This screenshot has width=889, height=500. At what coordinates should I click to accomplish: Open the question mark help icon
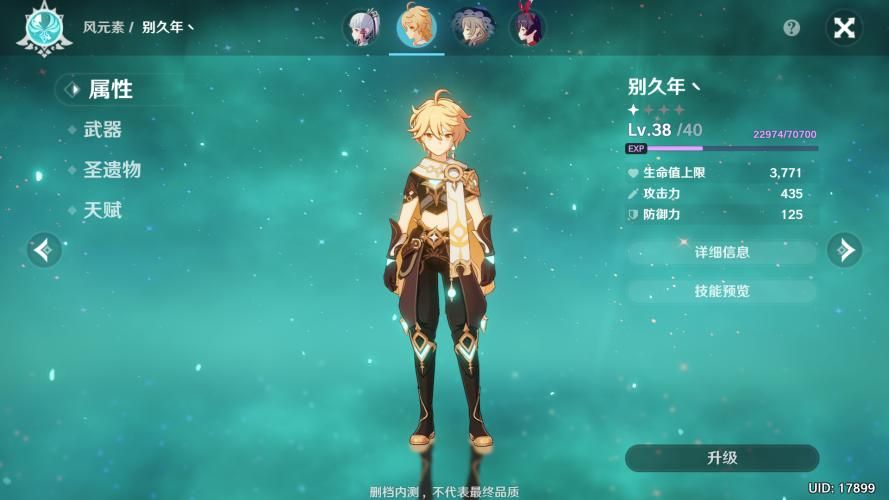click(x=792, y=28)
